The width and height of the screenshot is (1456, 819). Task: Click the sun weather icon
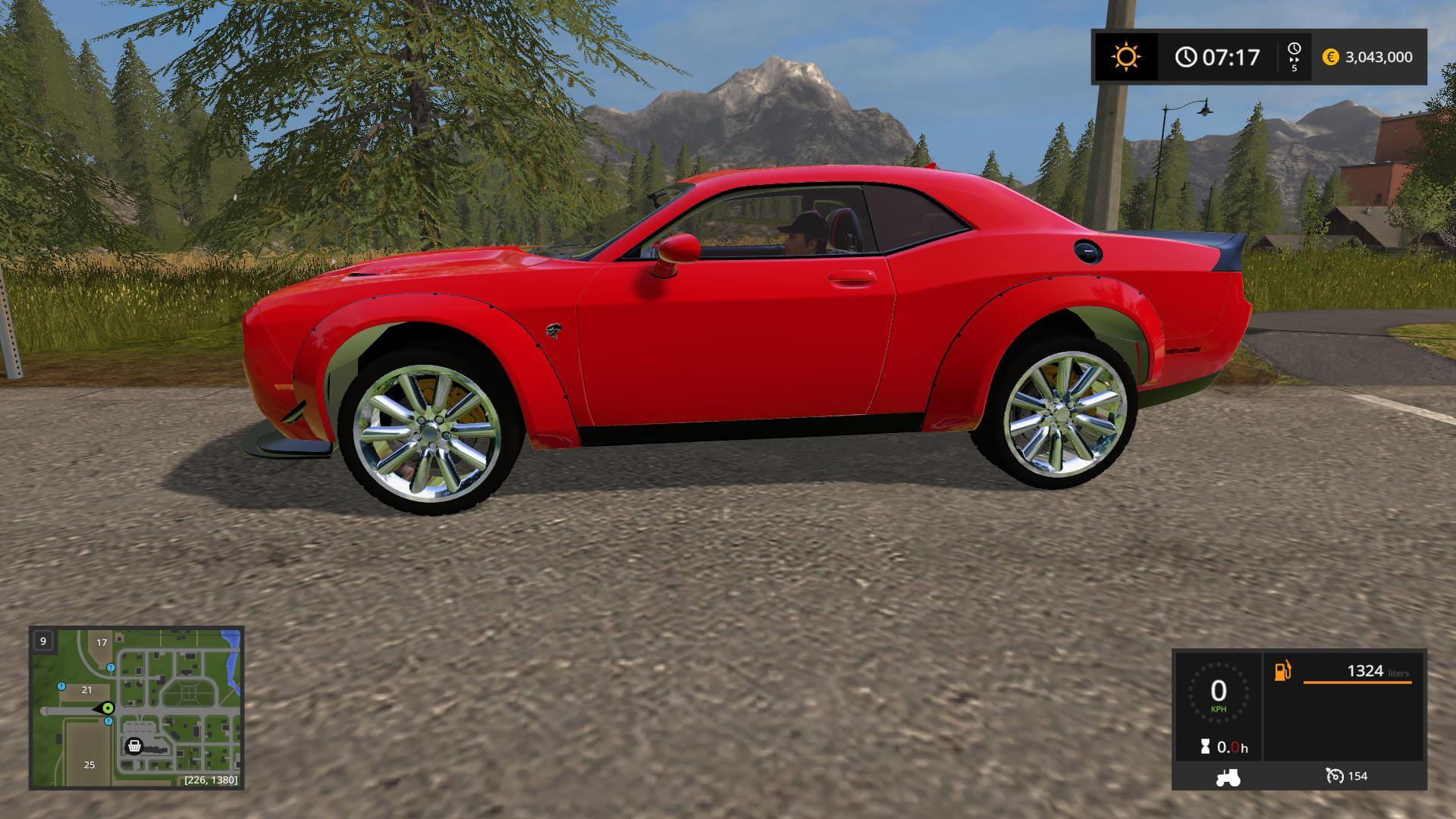1125,57
